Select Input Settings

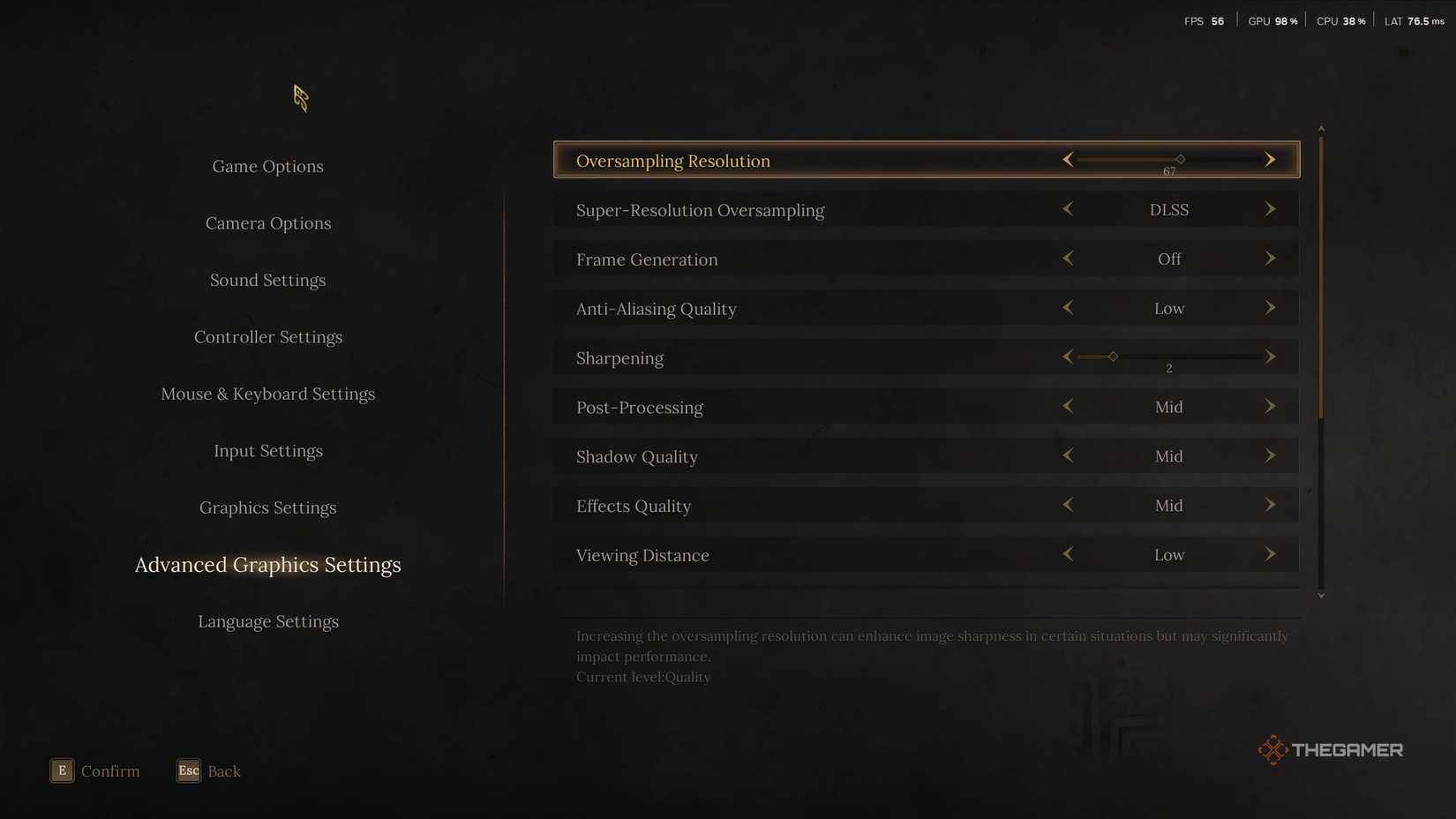[x=267, y=450]
